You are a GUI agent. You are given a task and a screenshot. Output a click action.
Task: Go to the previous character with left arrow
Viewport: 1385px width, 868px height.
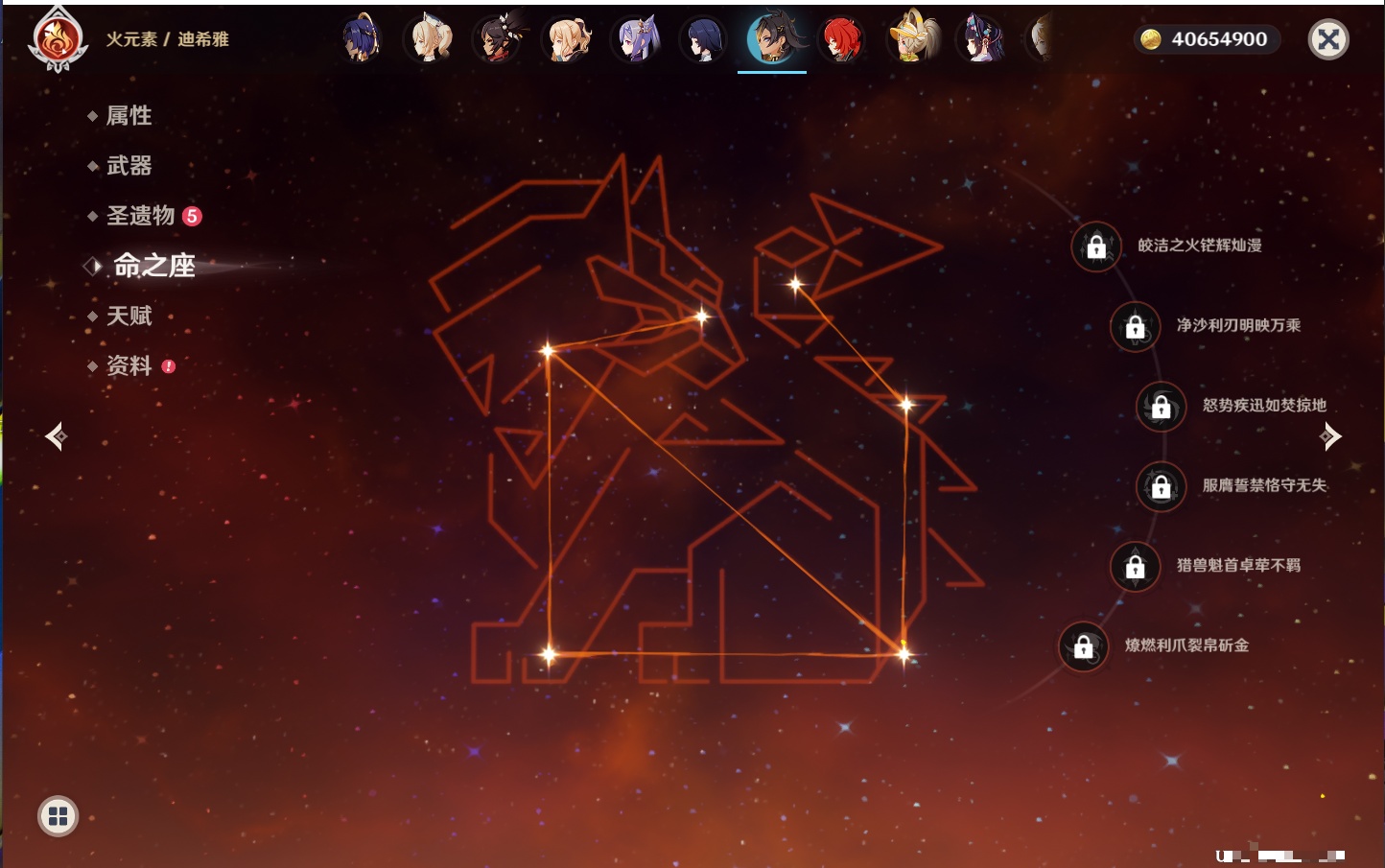click(56, 436)
